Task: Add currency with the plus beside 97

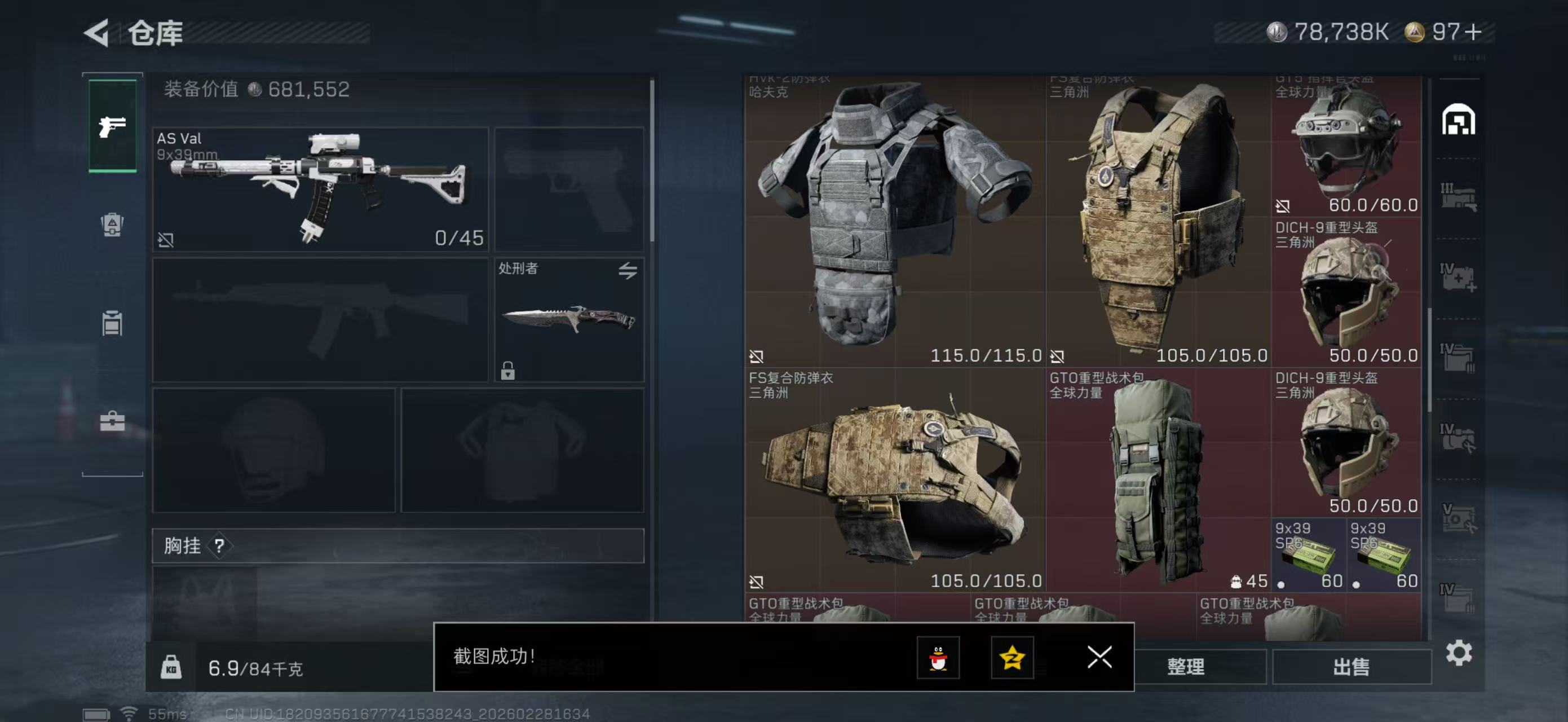Action: tap(1473, 32)
